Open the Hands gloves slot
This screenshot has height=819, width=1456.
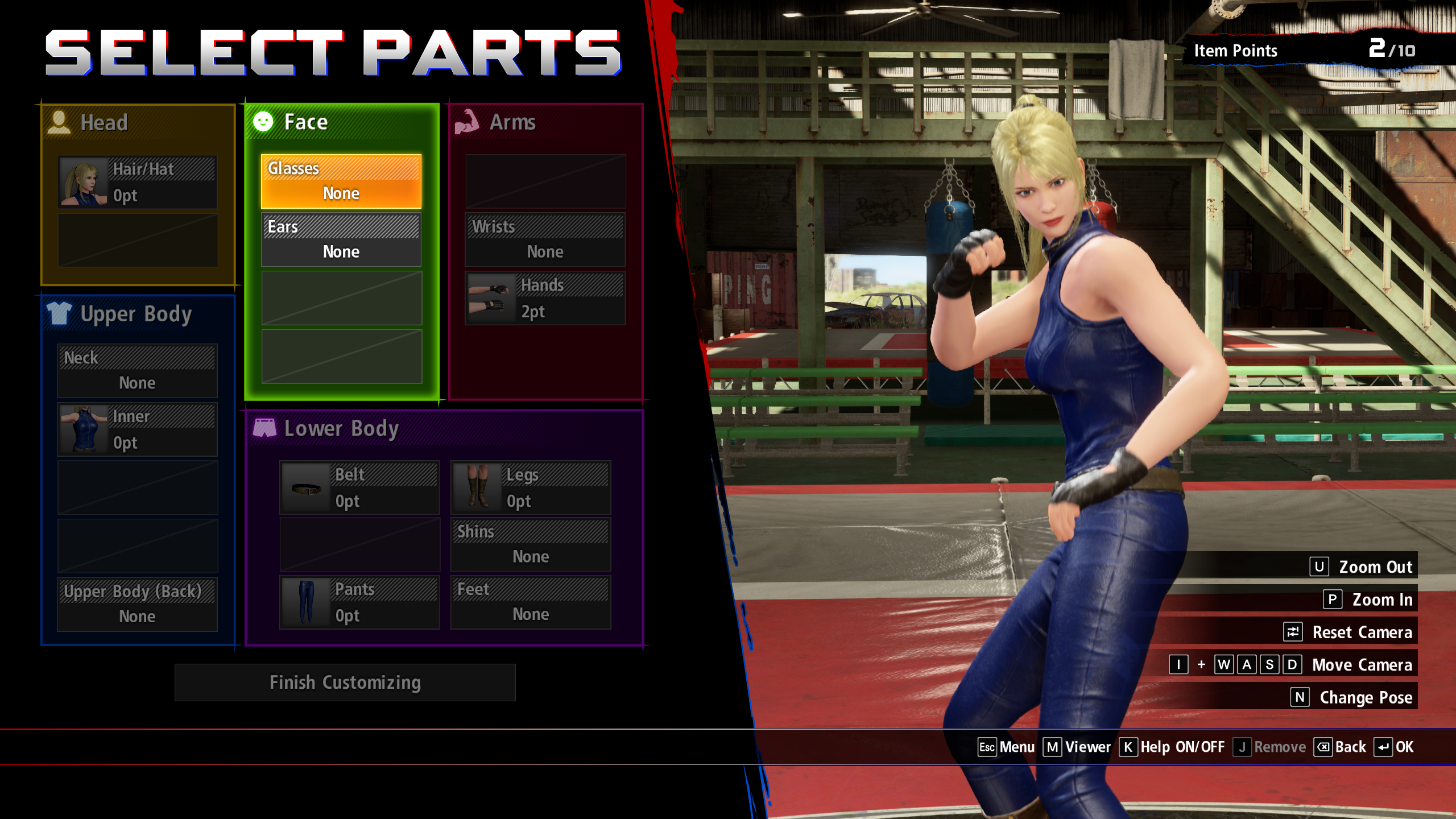pos(545,298)
